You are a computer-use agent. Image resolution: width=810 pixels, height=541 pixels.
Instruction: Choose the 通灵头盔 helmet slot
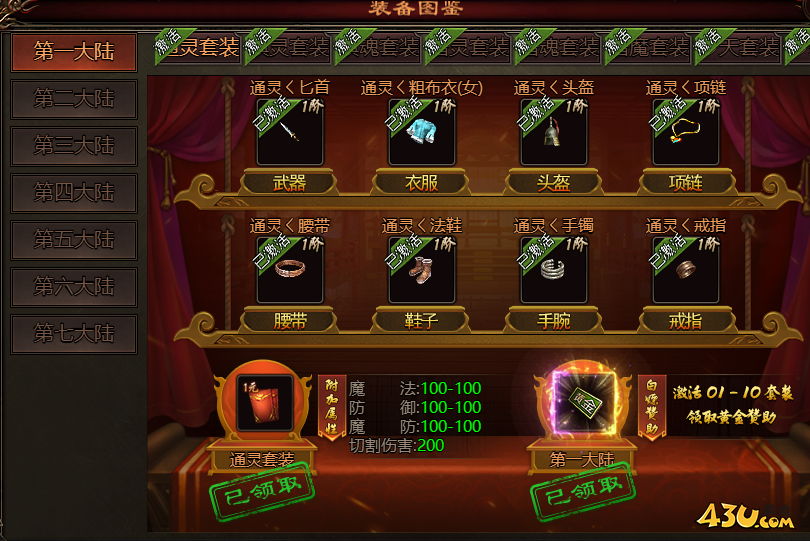(x=554, y=132)
